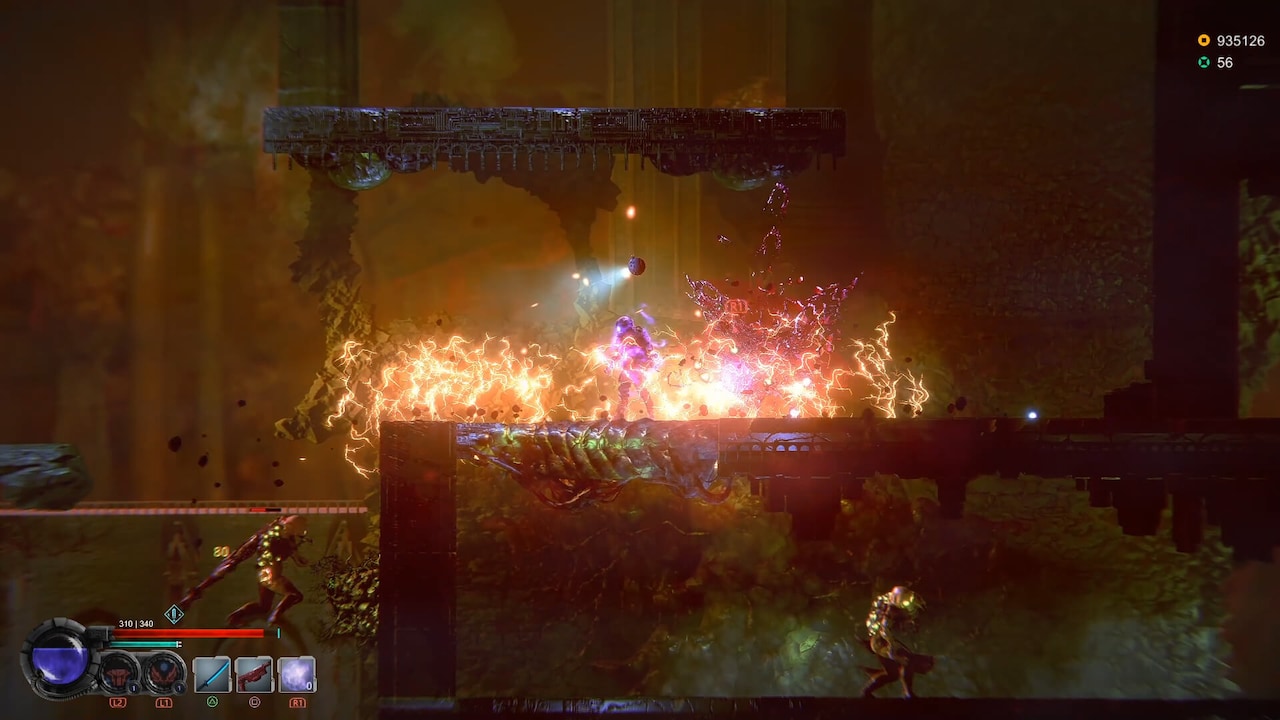Click the blue crystal emblem above the health bar
Viewport: 1280px width, 720px height.
[175, 613]
